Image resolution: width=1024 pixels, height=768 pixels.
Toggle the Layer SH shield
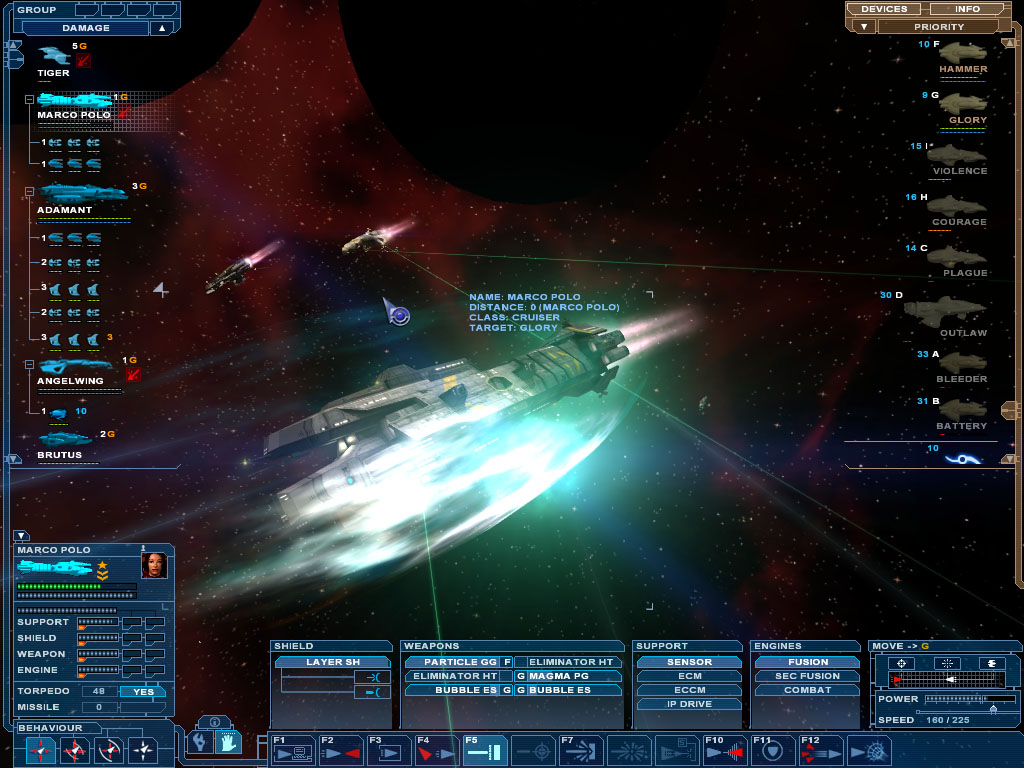pos(333,662)
